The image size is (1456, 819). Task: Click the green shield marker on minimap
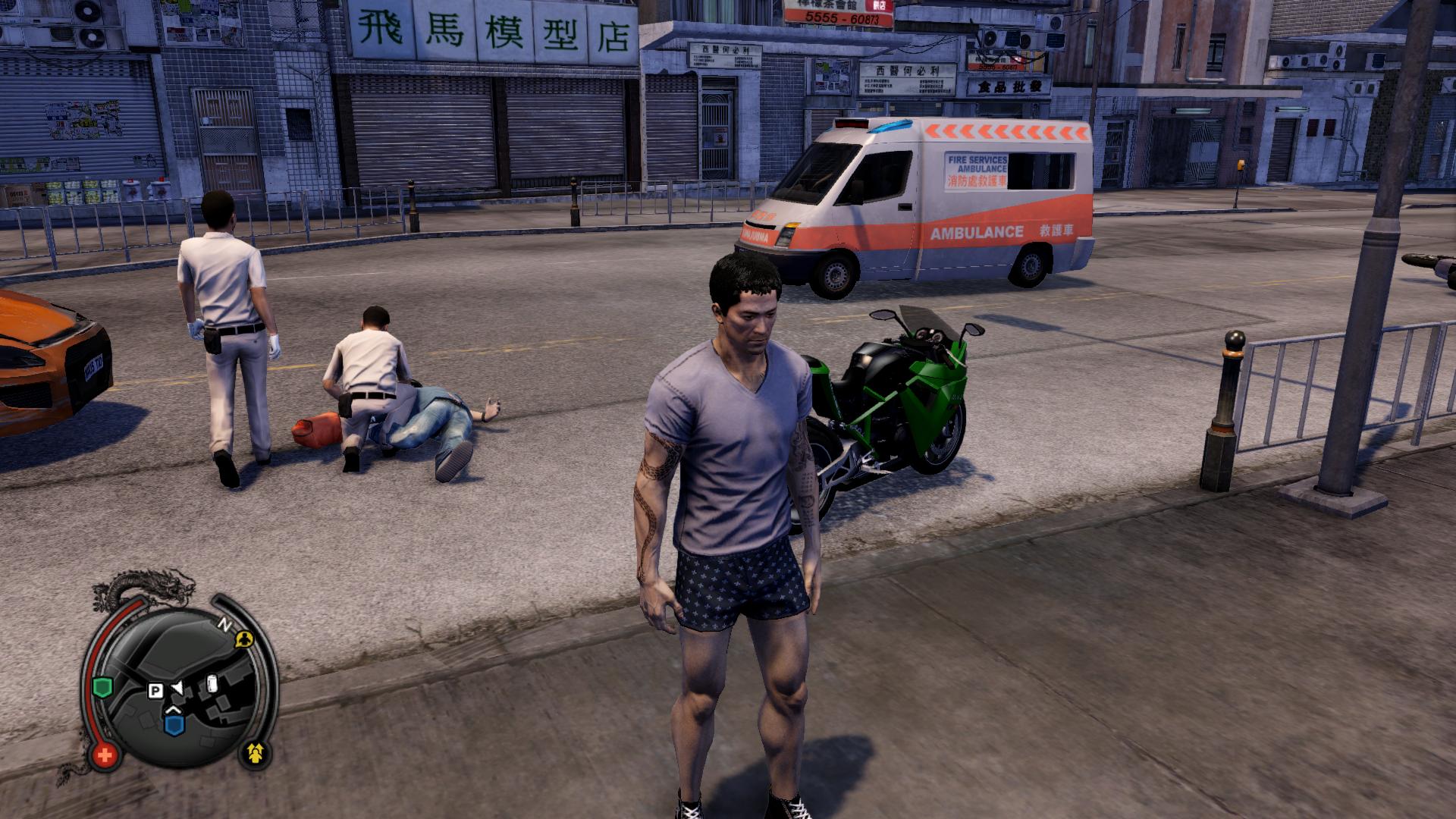click(102, 688)
